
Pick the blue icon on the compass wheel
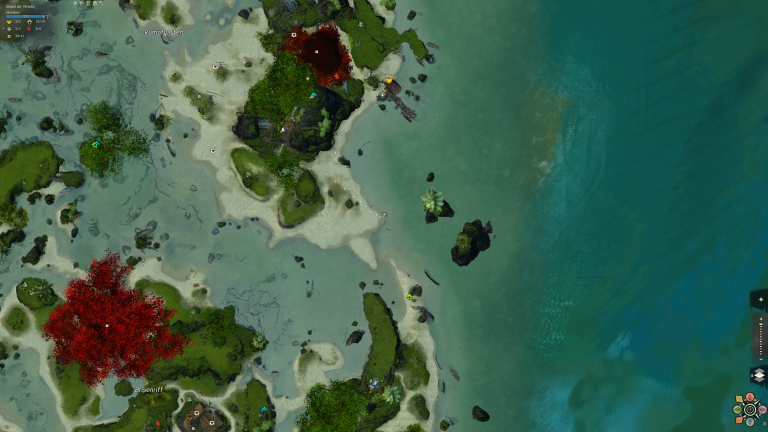[x=750, y=422]
